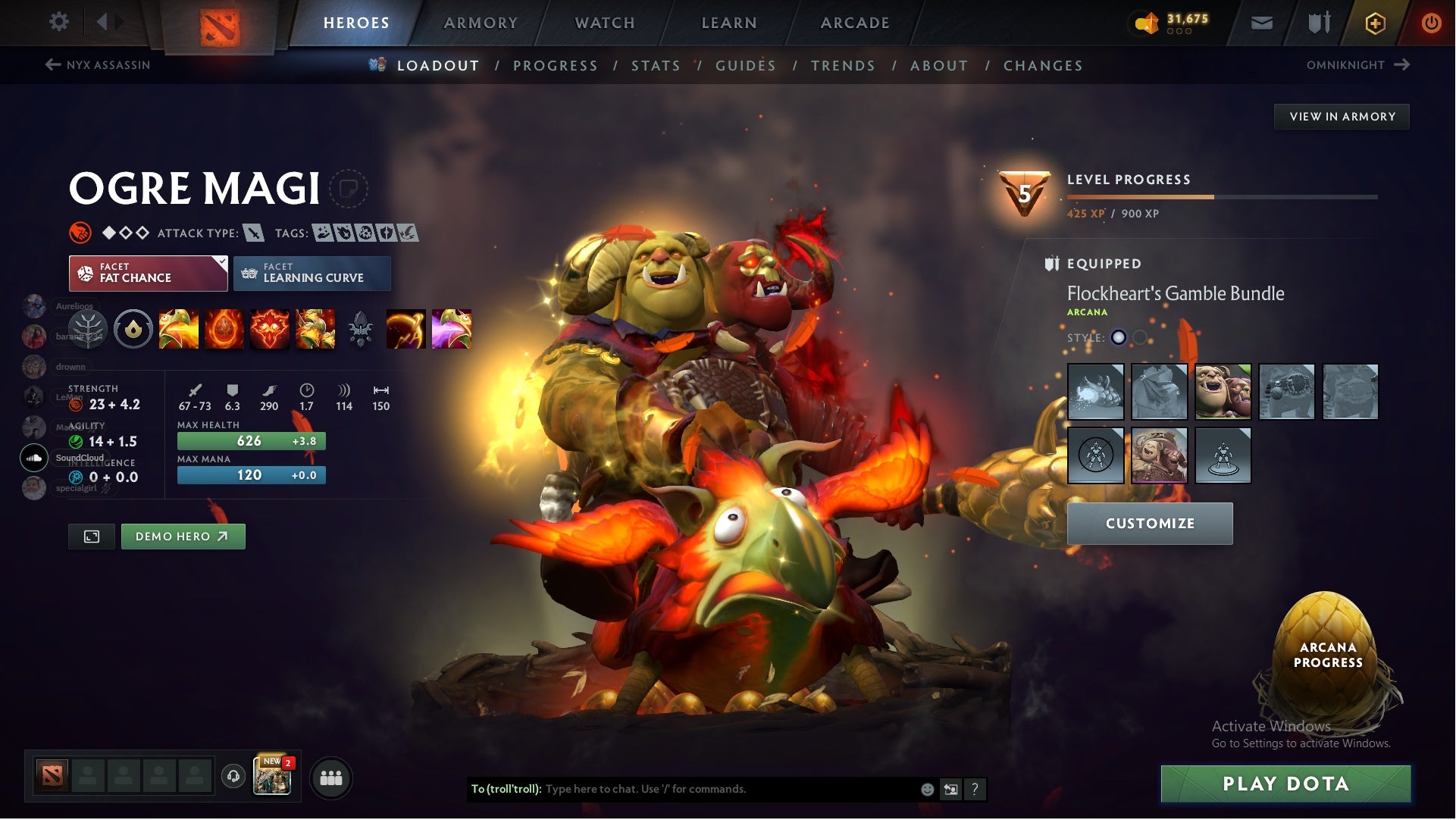Open the settings gear icon

[59, 22]
